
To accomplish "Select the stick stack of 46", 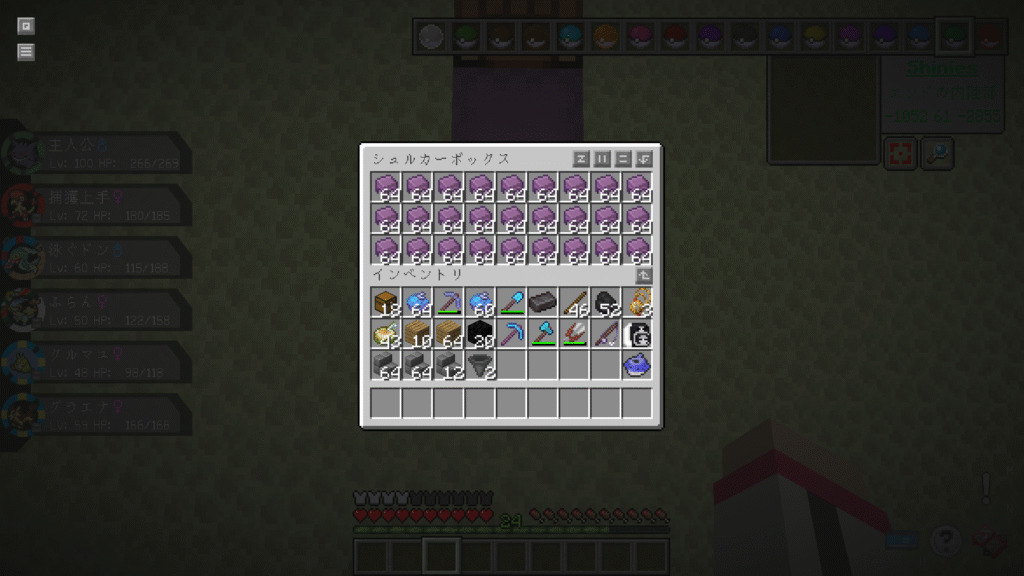I will (x=575, y=303).
